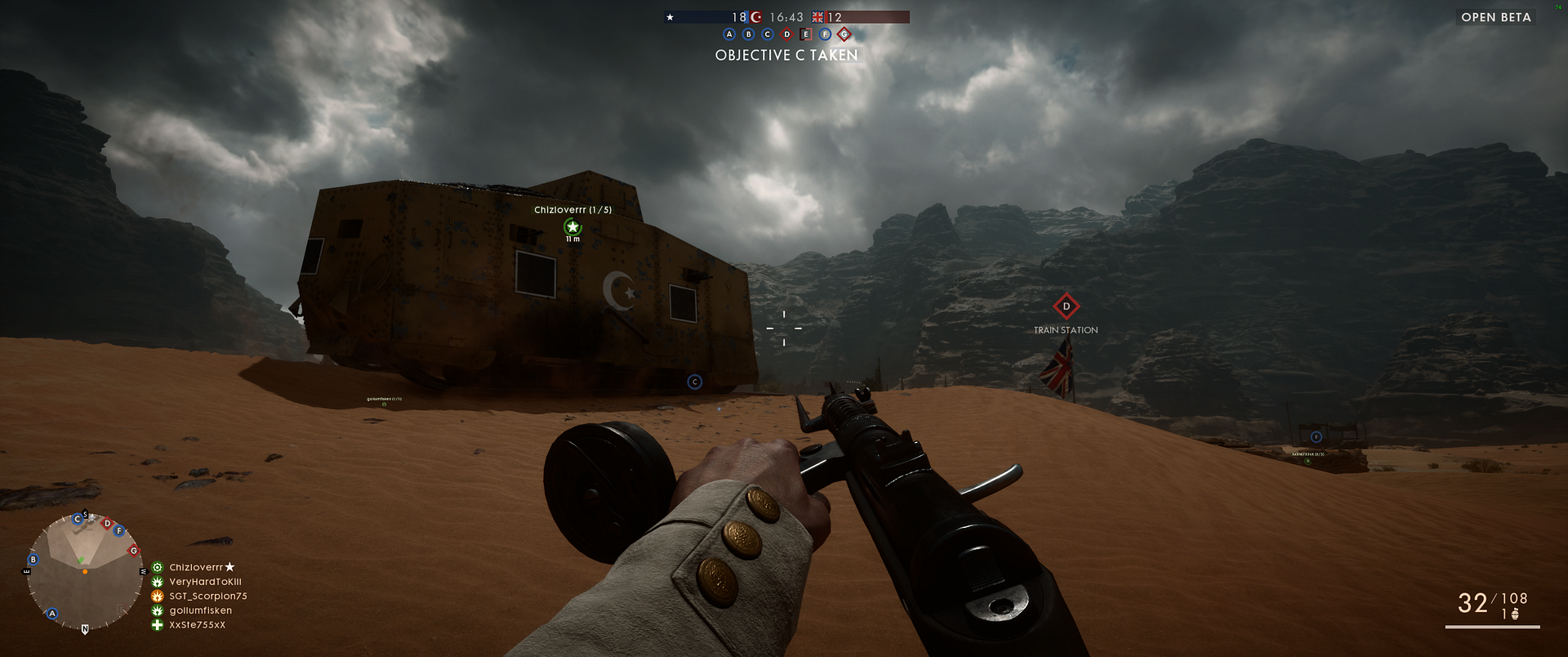Screen dimensions: 1568x657
Task: Select SGT_Scorpion75 squad member row
Action: (207, 597)
